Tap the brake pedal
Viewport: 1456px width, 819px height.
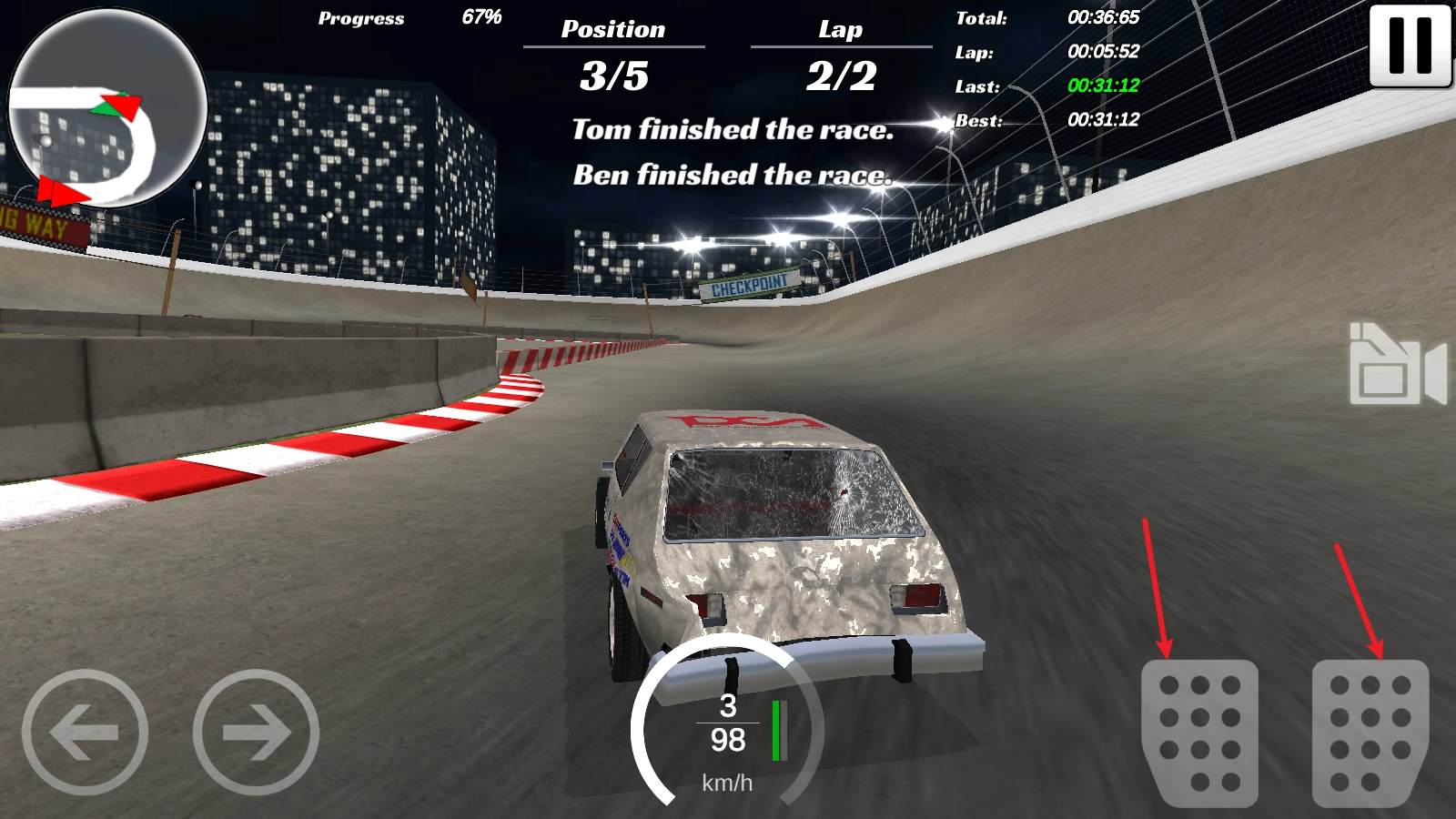[x=1199, y=733]
